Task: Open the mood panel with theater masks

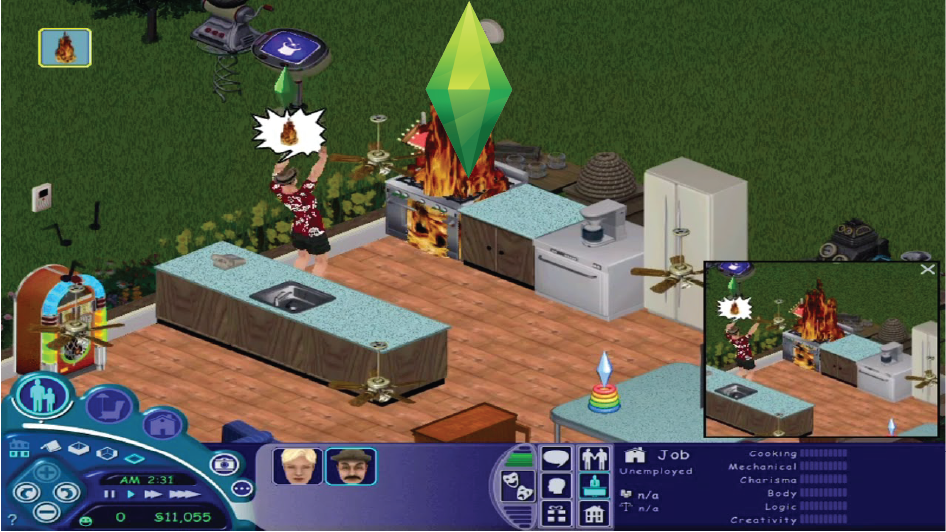Action: coord(518,487)
